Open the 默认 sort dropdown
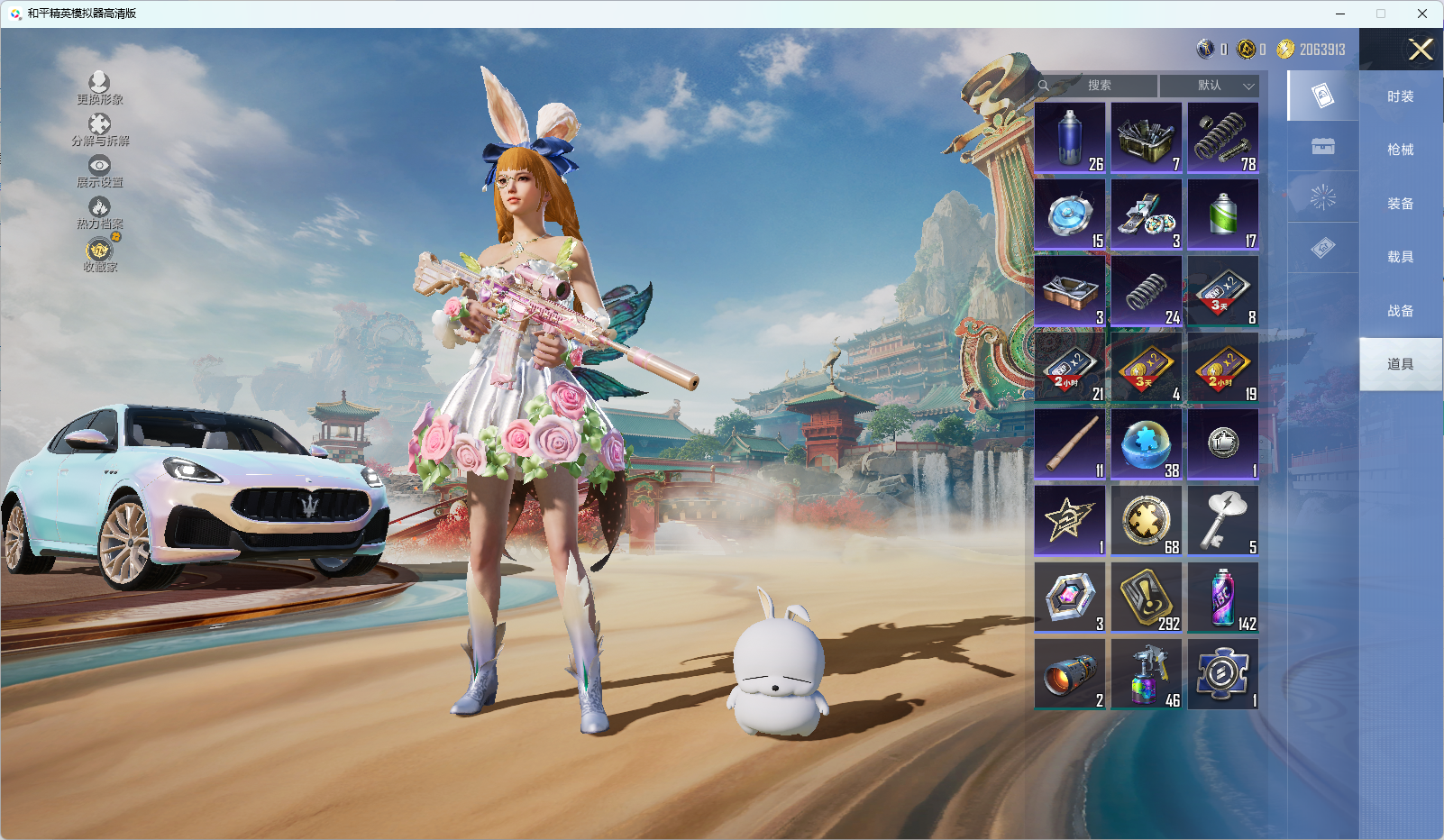Image resolution: width=1444 pixels, height=840 pixels. point(1210,86)
